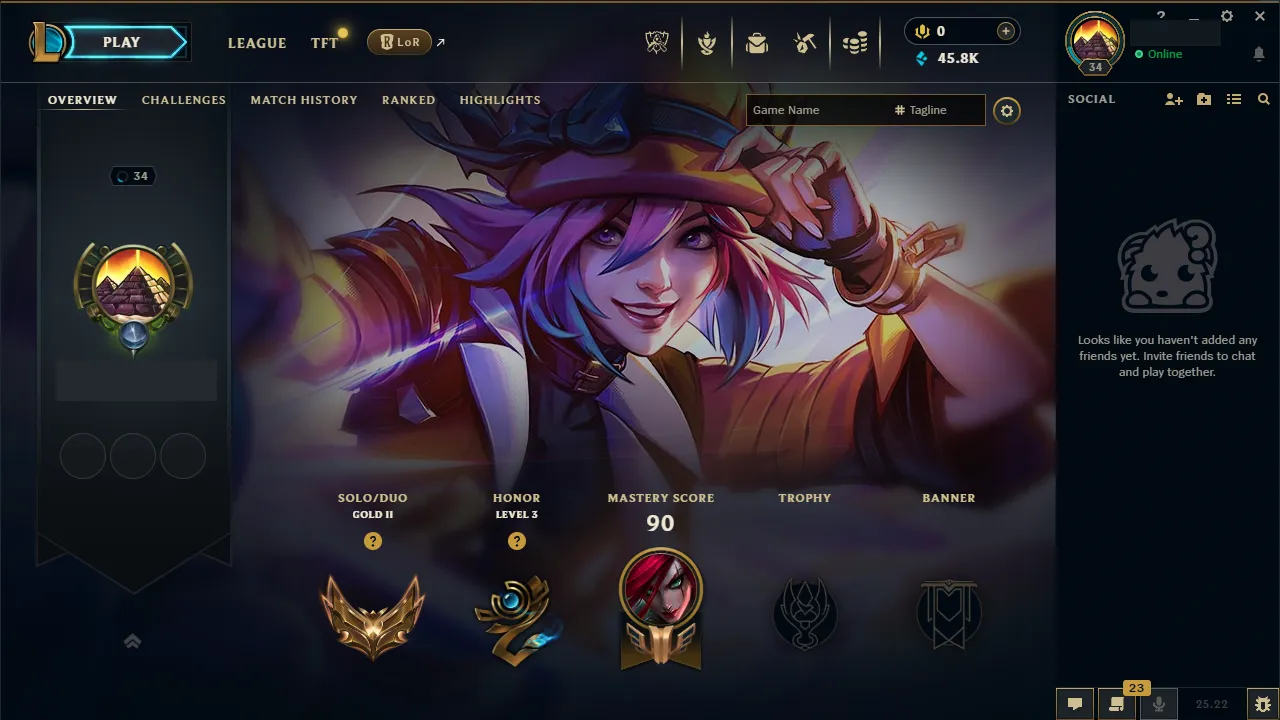This screenshot has height=720, width=1280.
Task: Add a friend using the Social panel icon
Action: [1172, 99]
